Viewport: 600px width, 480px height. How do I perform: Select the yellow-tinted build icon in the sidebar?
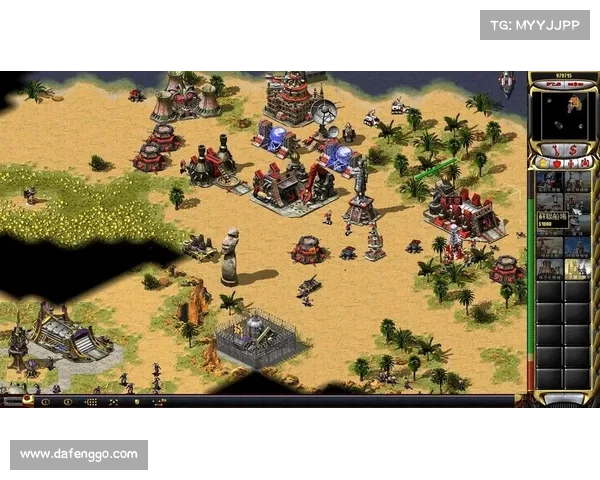click(x=577, y=268)
